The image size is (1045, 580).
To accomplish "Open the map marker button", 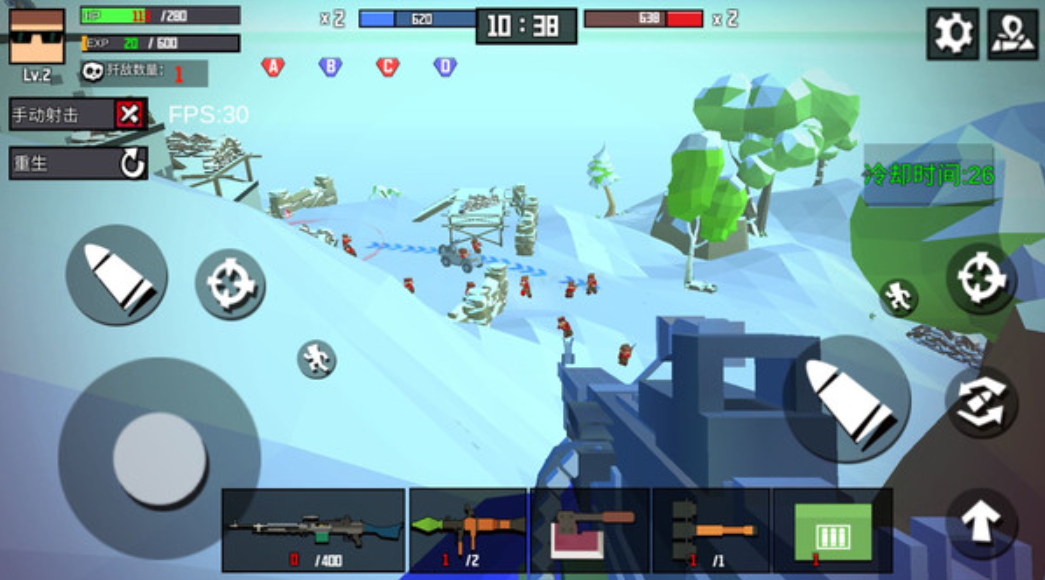I will pyautogui.click(x=1013, y=35).
